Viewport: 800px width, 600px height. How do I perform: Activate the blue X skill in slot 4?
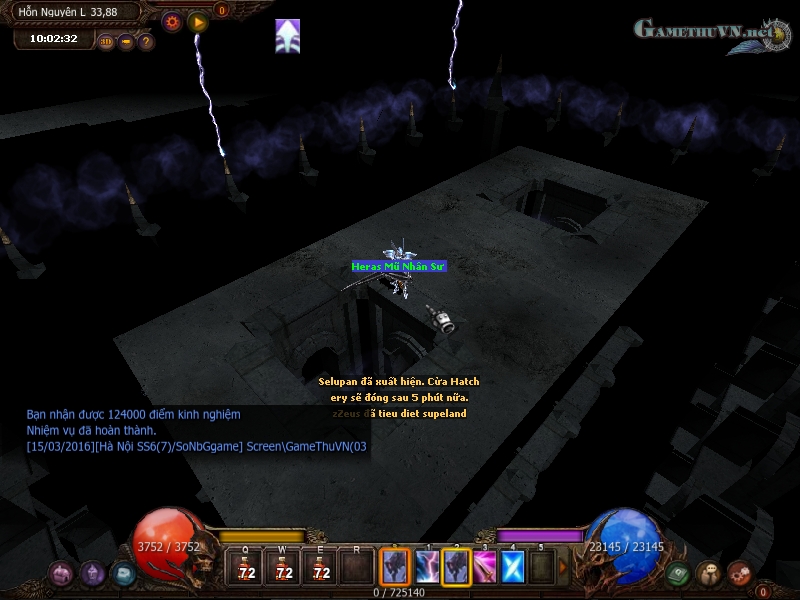click(x=512, y=567)
